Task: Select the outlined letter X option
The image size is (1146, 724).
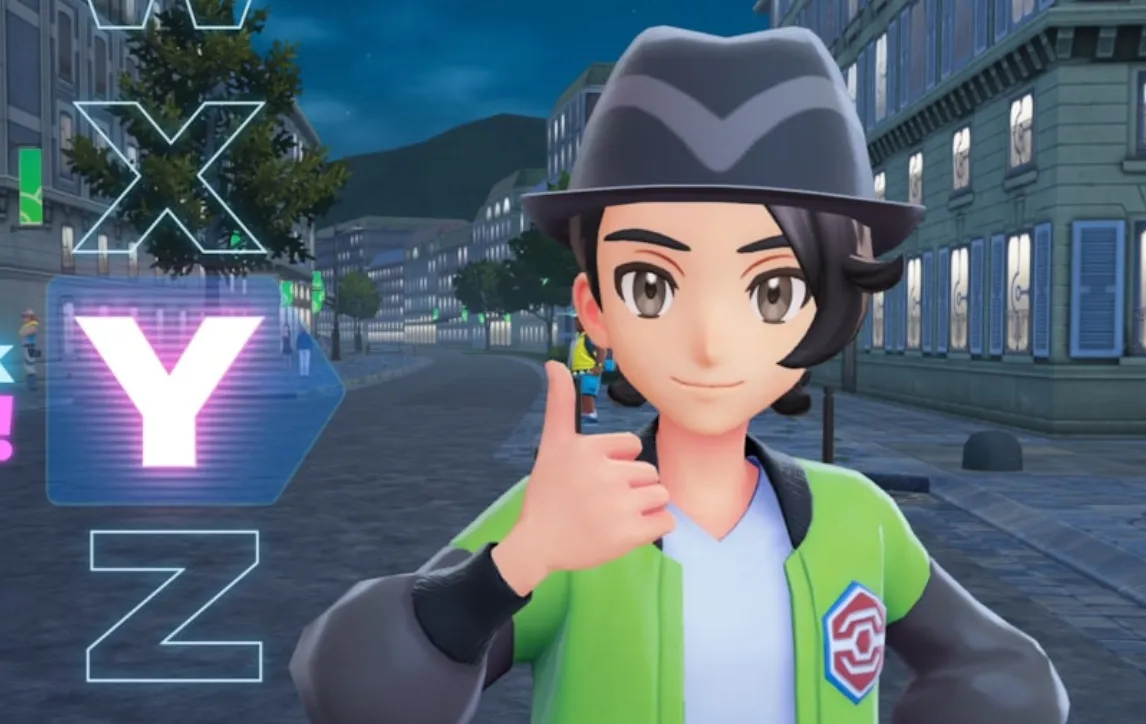Action: (x=169, y=177)
